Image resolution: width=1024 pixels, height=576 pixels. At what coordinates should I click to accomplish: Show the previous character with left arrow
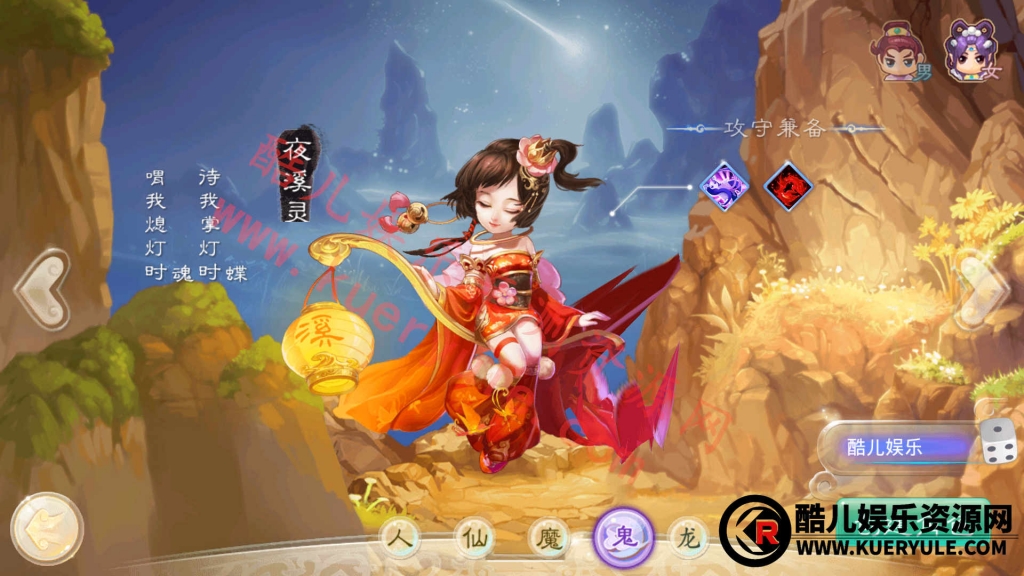coord(41,289)
